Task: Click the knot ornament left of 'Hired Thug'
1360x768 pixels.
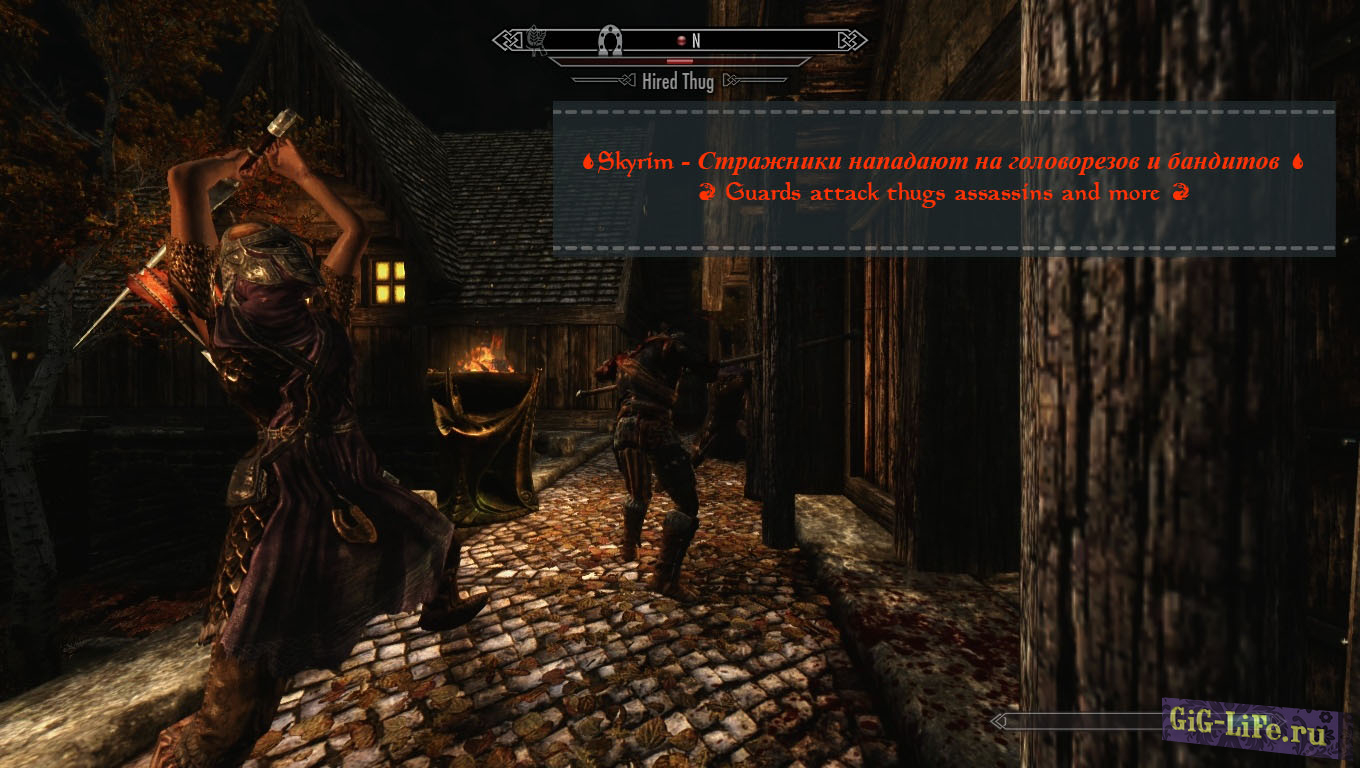Action: click(x=625, y=80)
